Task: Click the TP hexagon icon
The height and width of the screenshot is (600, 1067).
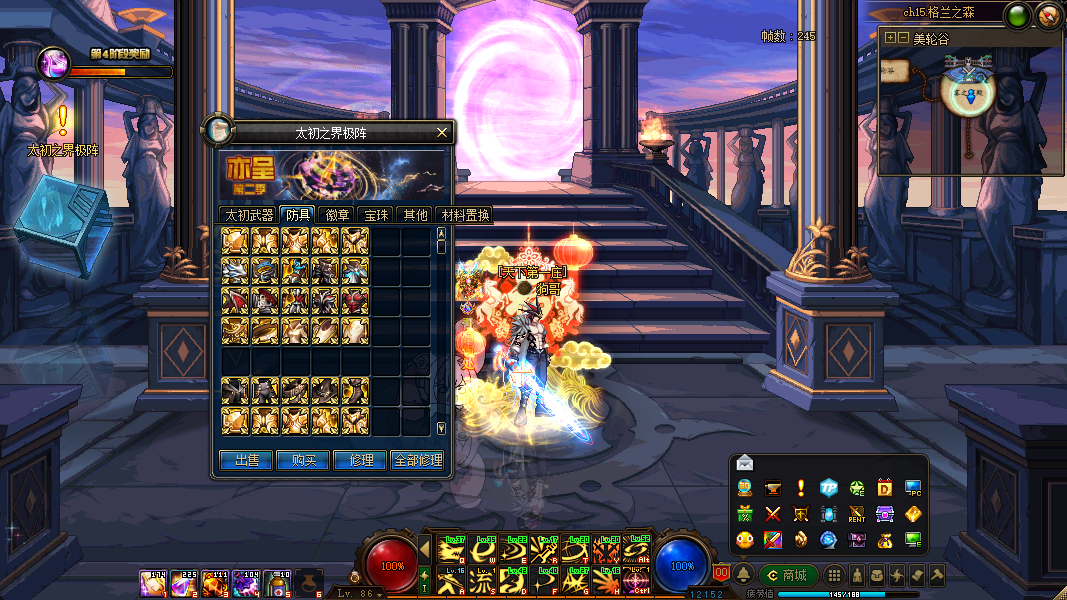Action: 829,488
